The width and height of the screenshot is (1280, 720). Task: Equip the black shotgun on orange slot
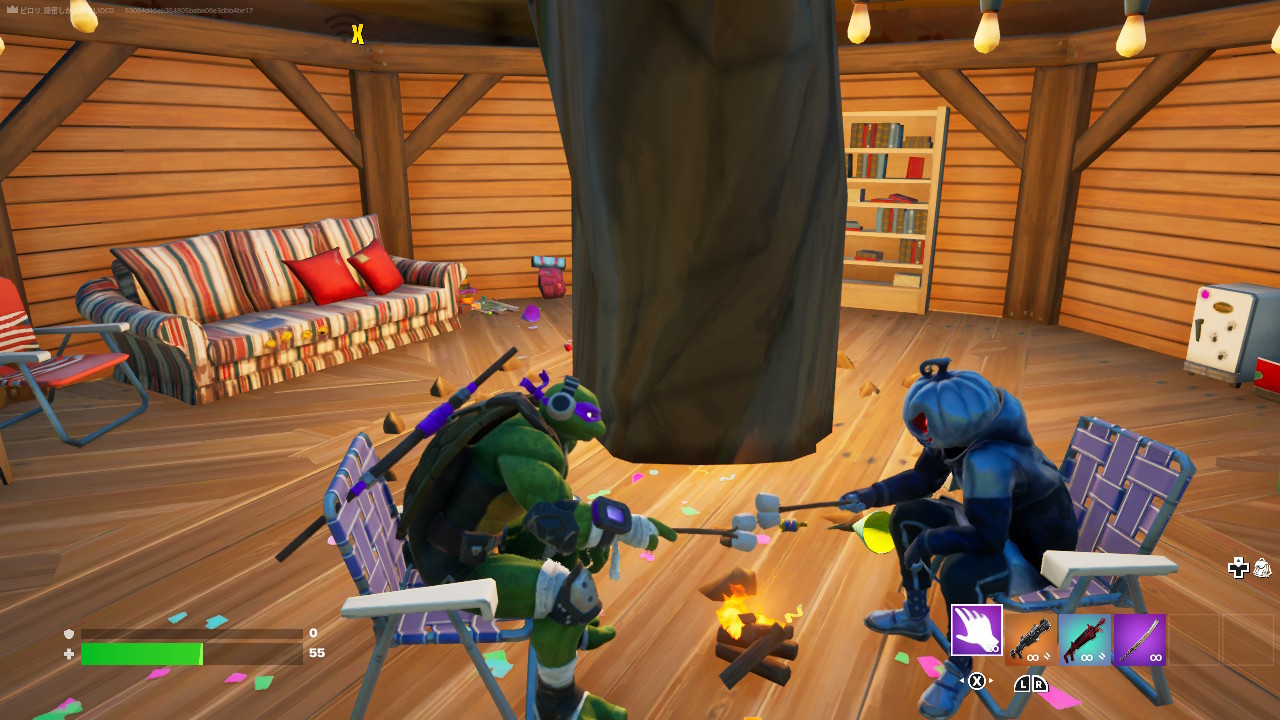[x=1030, y=640]
